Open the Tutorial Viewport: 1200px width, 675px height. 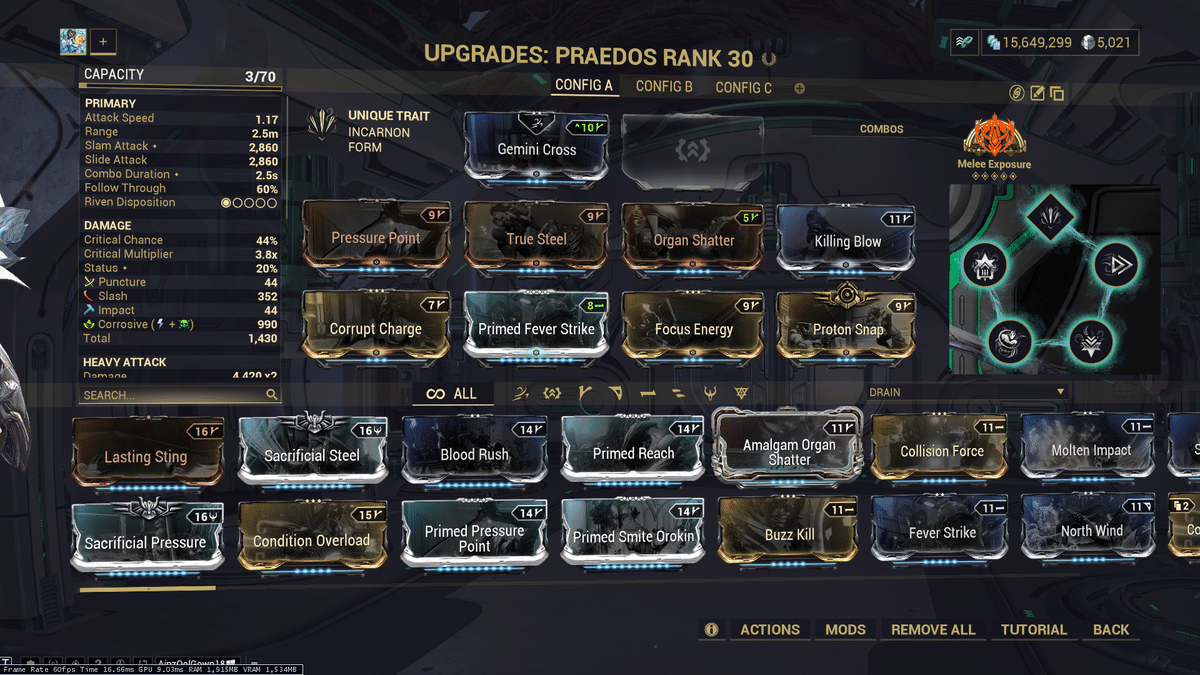(1033, 630)
